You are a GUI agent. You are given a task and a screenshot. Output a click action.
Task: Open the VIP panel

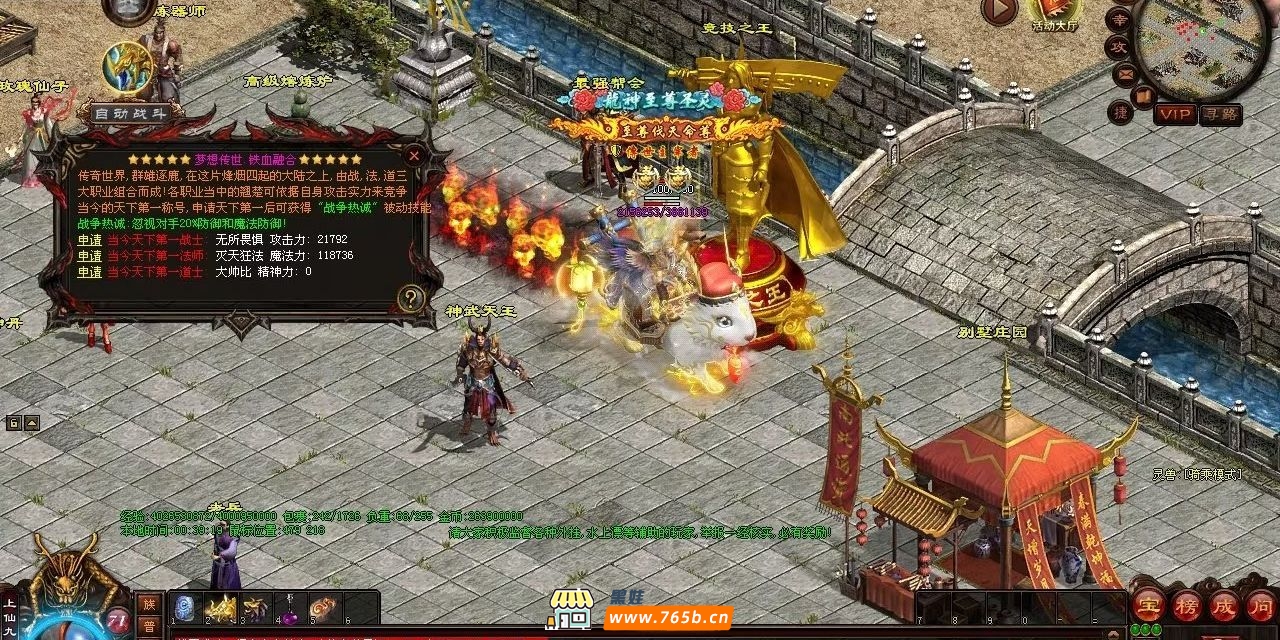(x=1176, y=114)
